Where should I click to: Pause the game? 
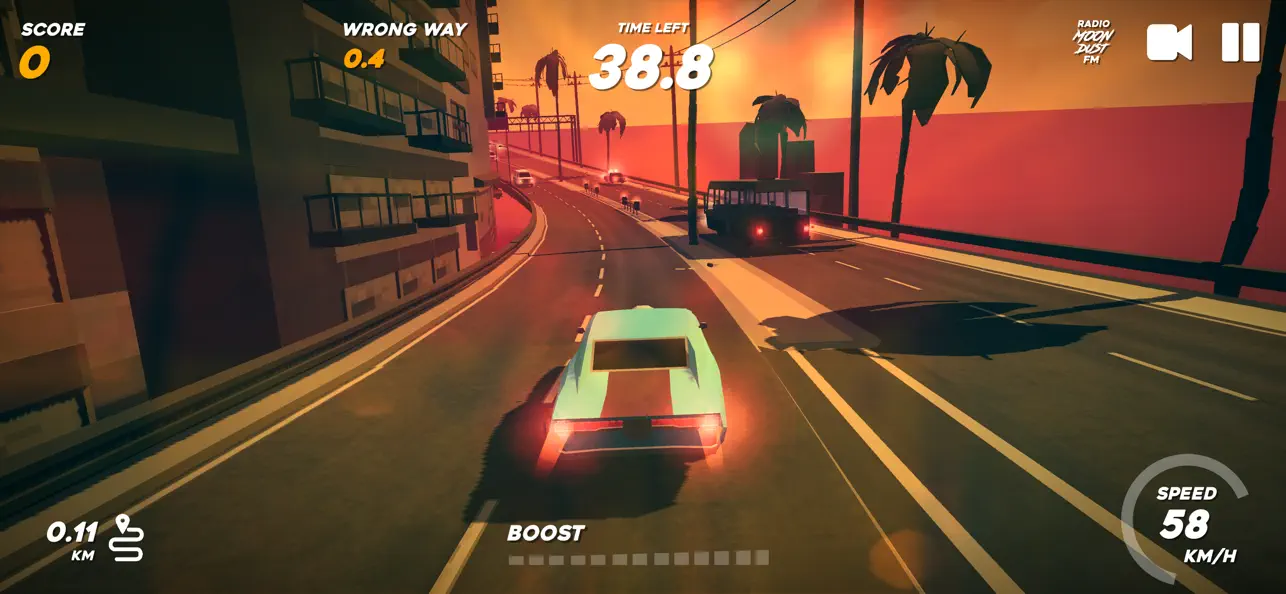(x=1240, y=43)
